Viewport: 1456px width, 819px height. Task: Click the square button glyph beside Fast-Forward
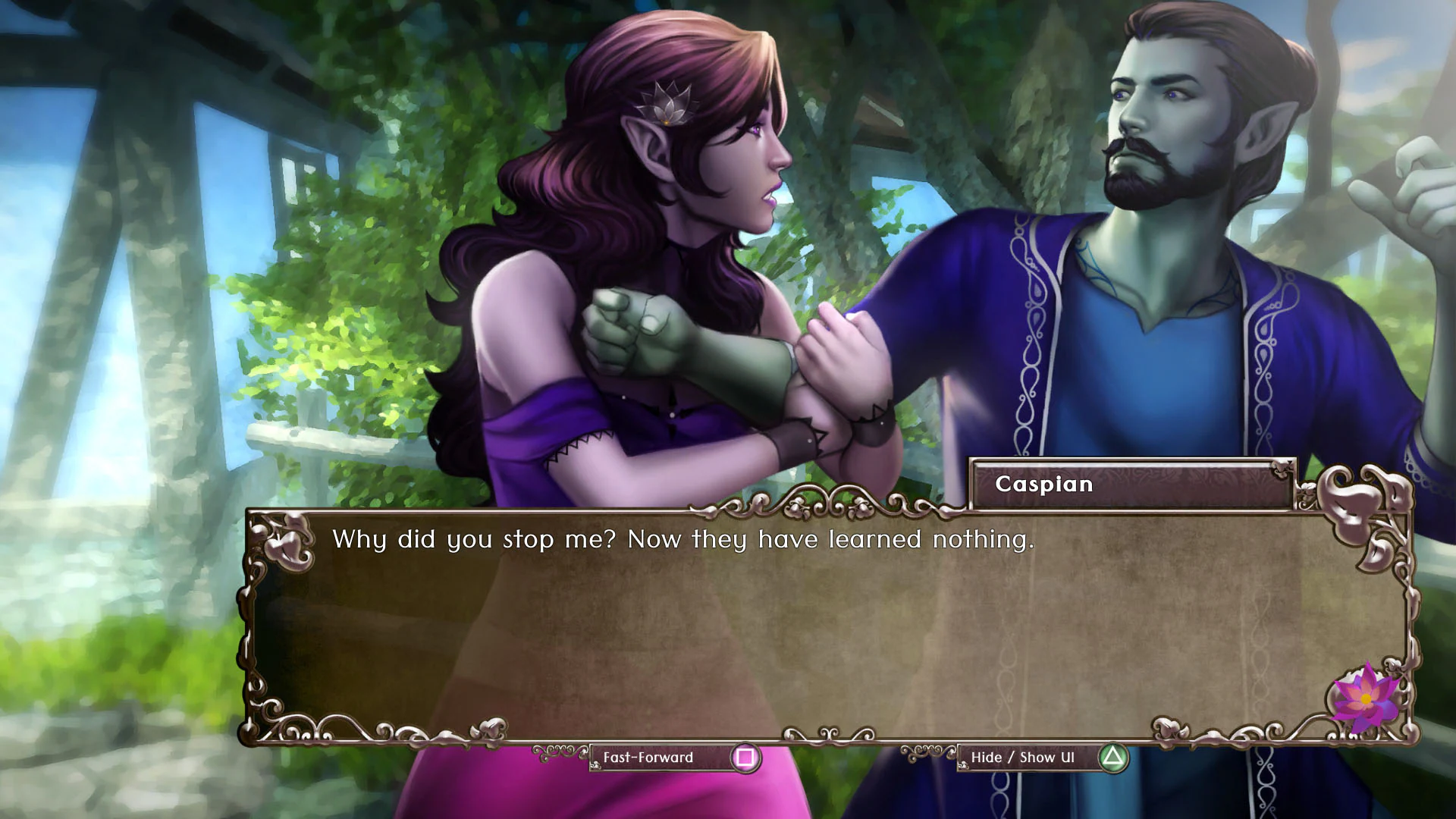click(745, 758)
